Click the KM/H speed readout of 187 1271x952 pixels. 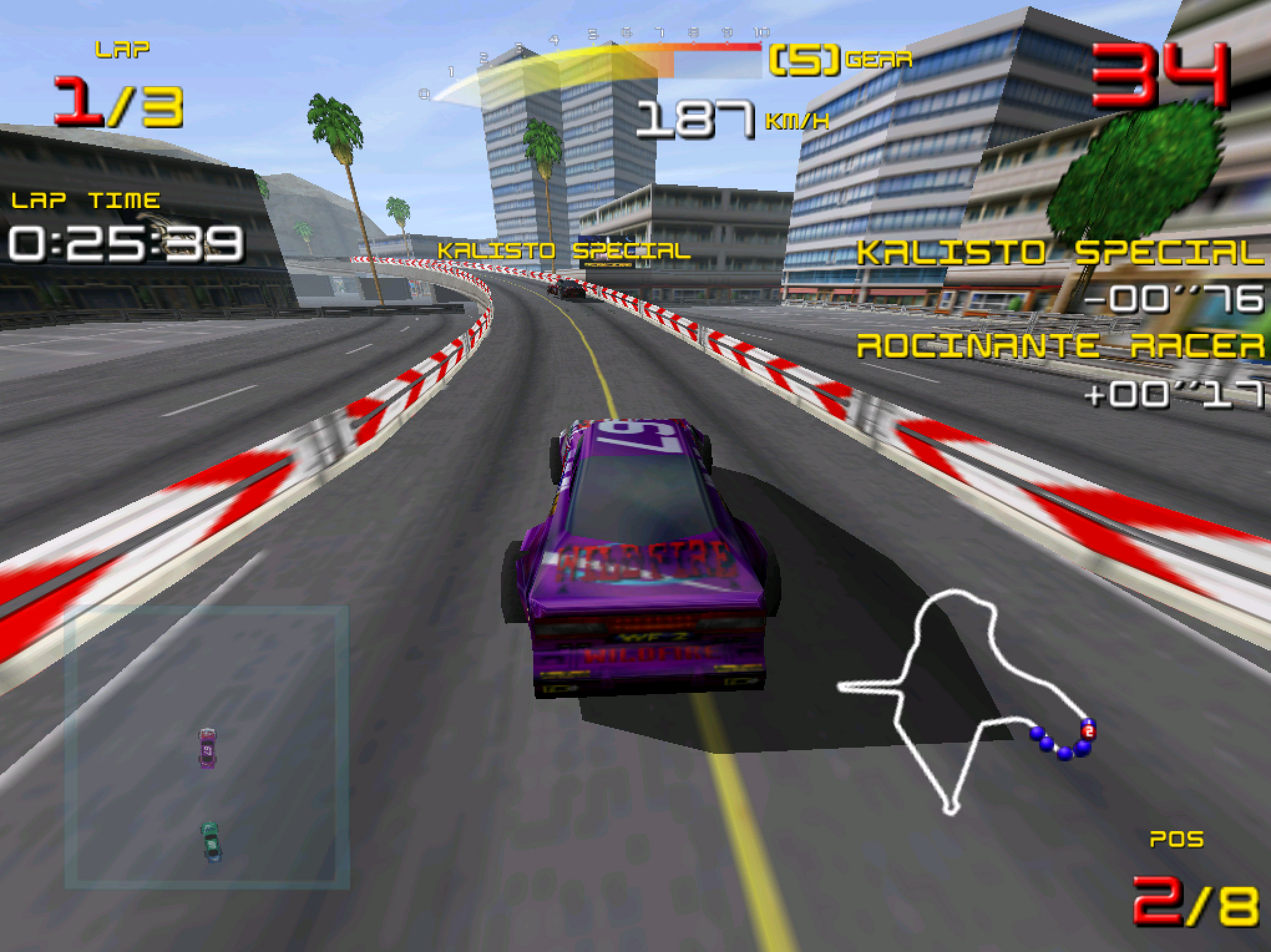point(695,118)
